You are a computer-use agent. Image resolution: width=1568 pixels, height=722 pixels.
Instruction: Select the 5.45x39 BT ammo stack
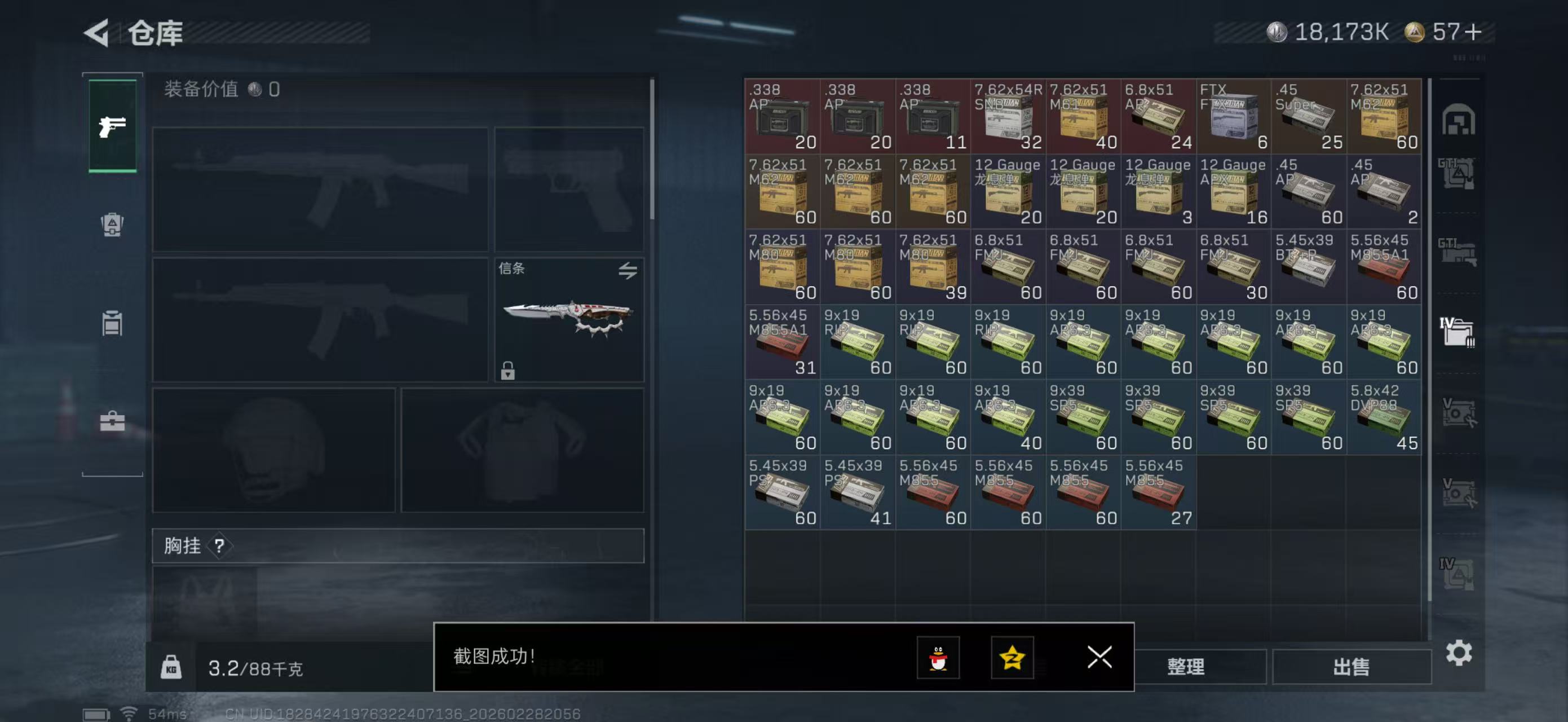[x=1309, y=267]
